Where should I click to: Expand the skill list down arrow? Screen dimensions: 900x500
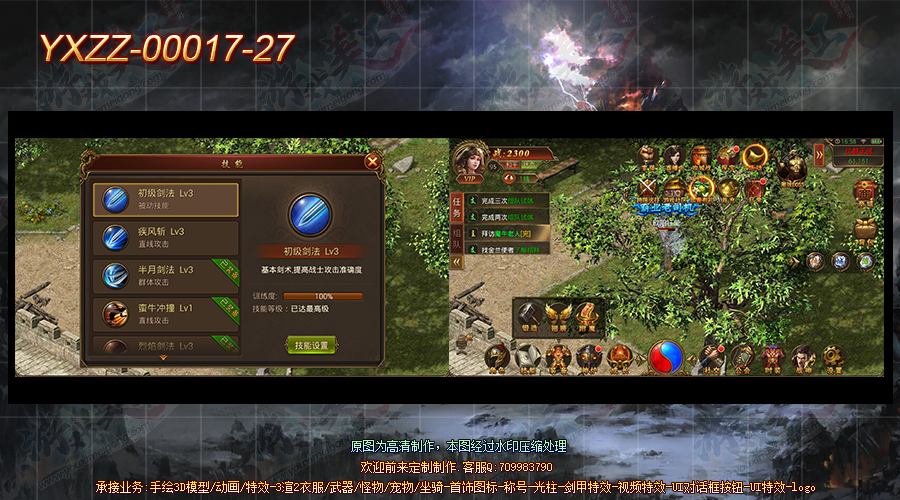163,357
